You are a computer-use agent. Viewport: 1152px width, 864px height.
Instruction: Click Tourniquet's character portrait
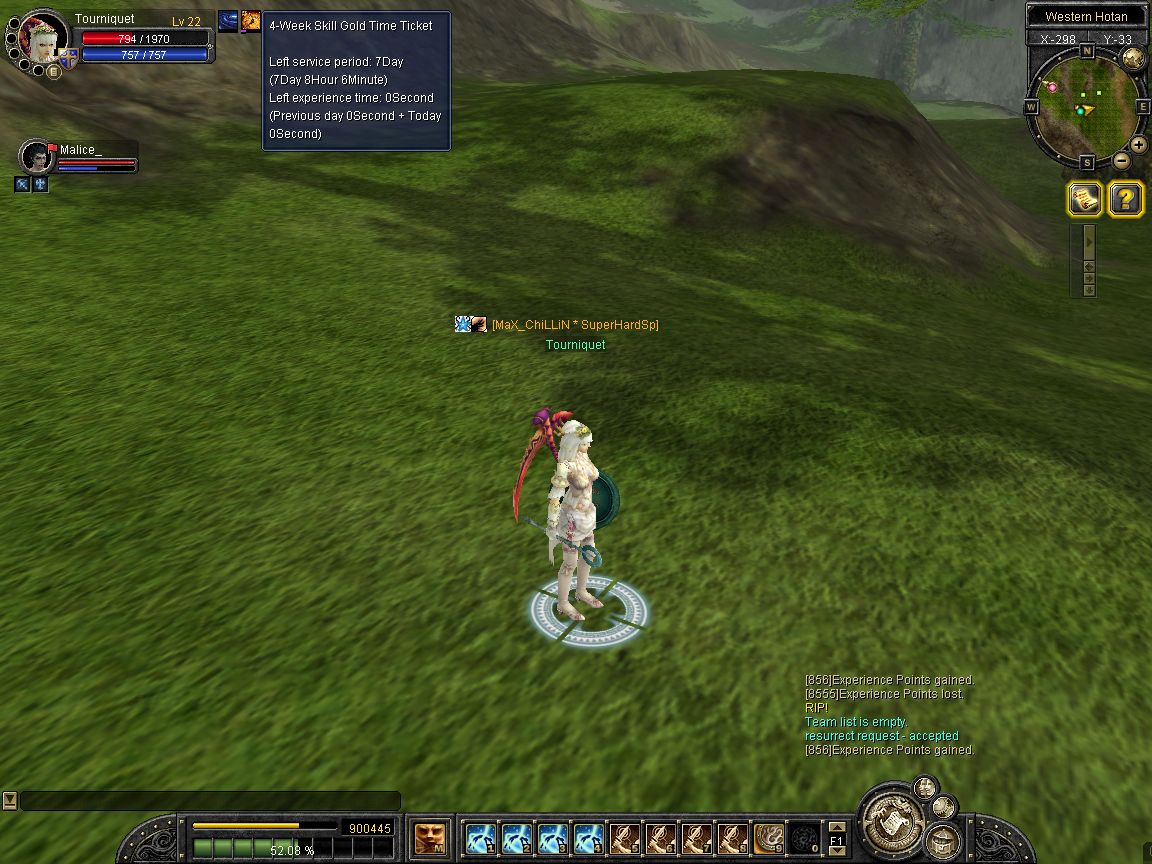[x=43, y=39]
